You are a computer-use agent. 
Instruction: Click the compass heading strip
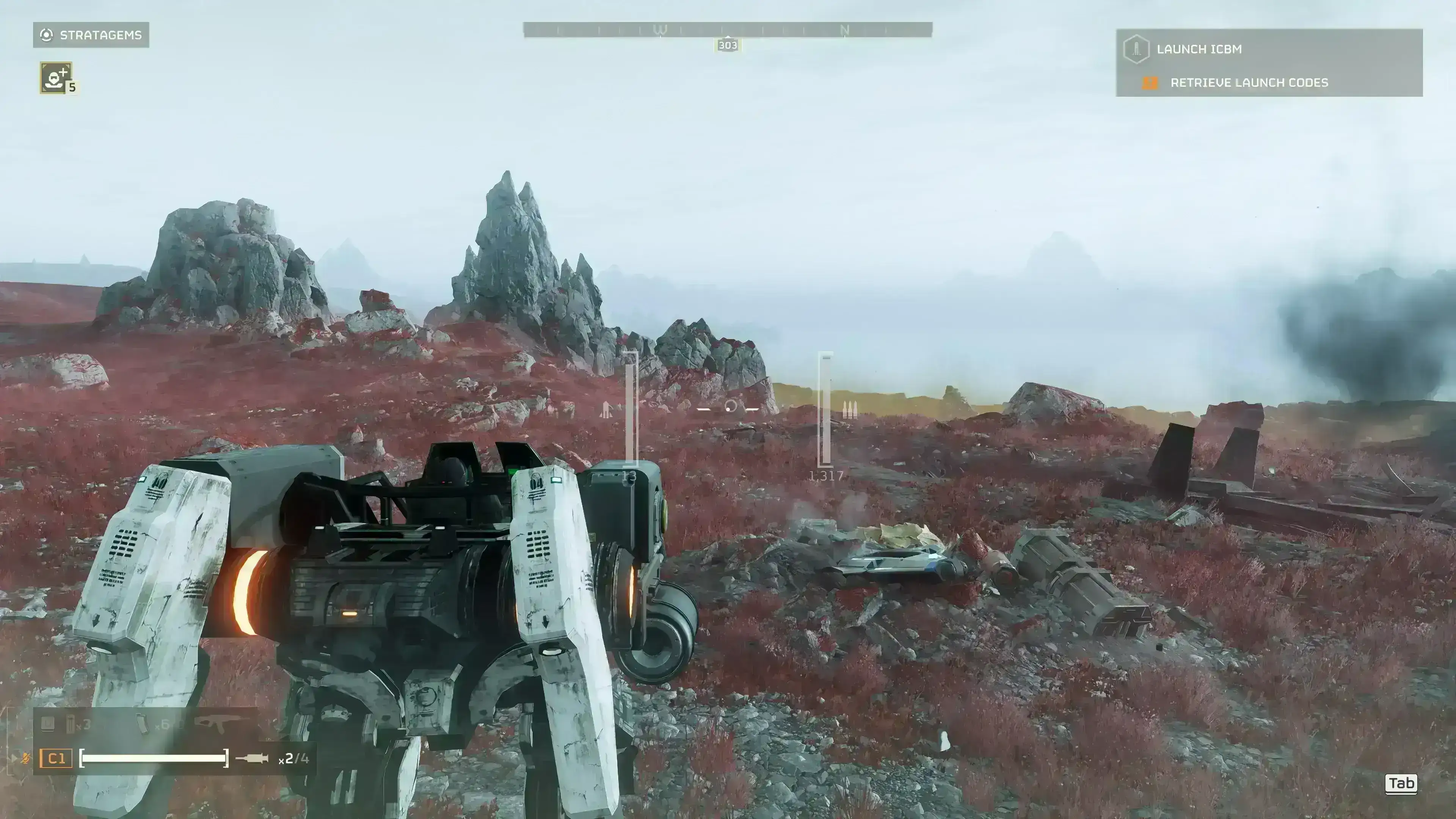coord(728,30)
